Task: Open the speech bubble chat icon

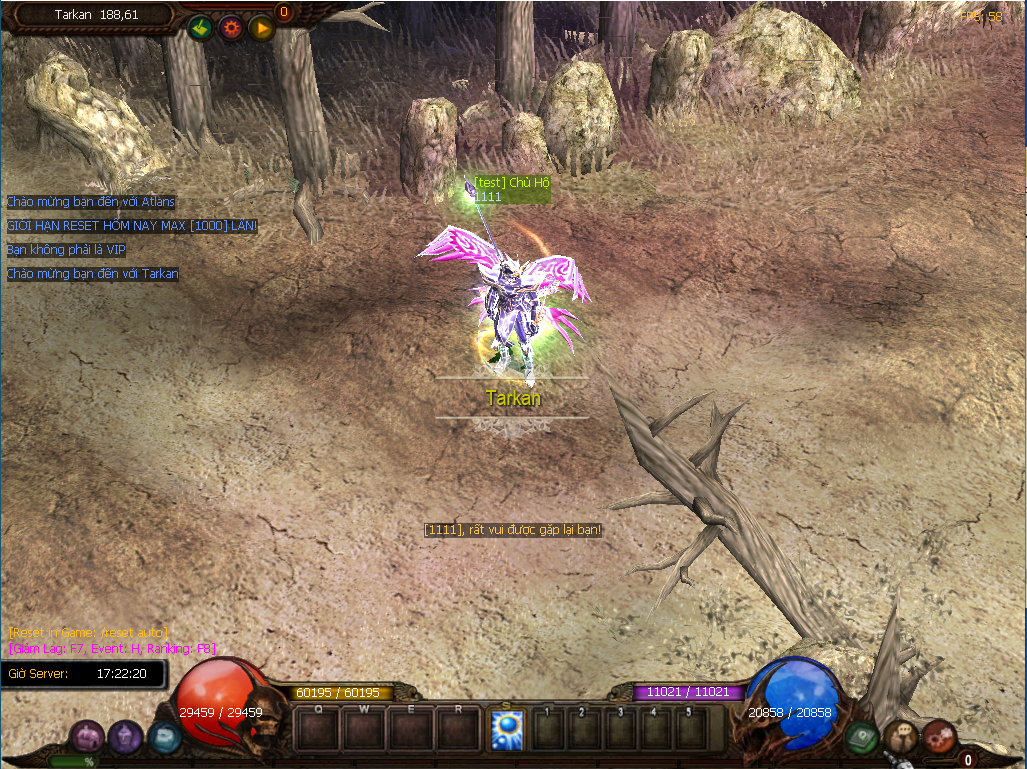Action: click(x=901, y=737)
